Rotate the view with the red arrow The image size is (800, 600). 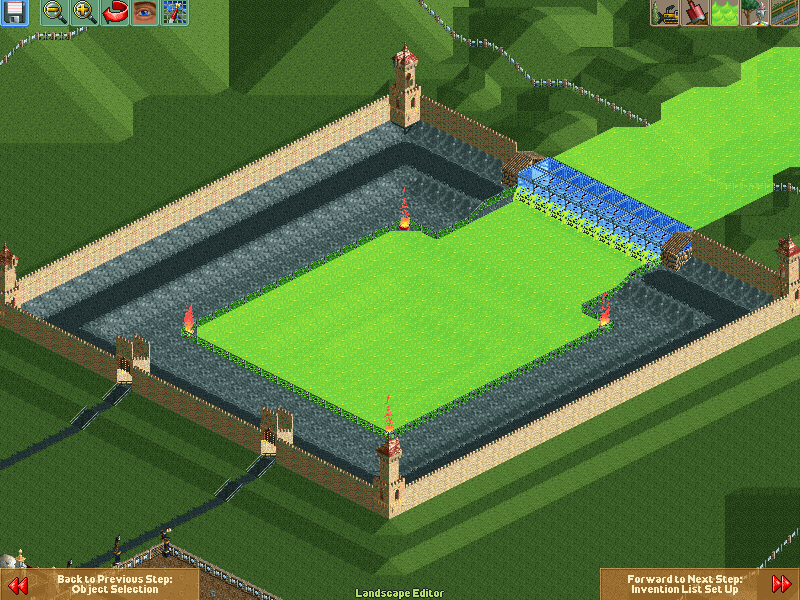tap(115, 13)
